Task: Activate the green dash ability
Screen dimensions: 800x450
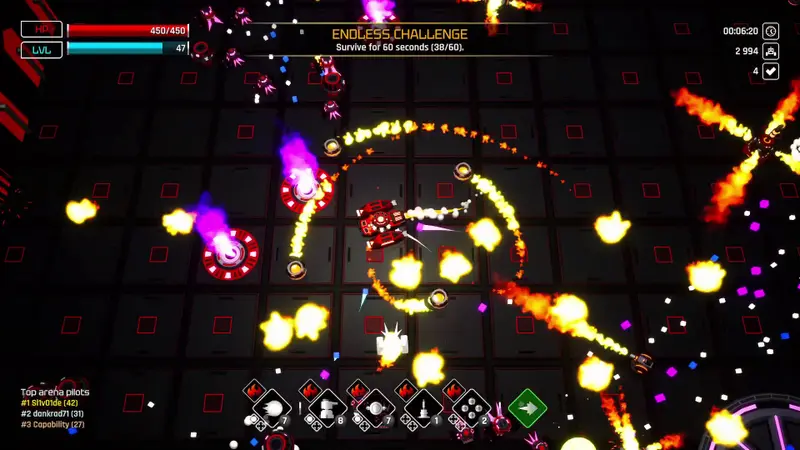Action: pyautogui.click(x=527, y=407)
